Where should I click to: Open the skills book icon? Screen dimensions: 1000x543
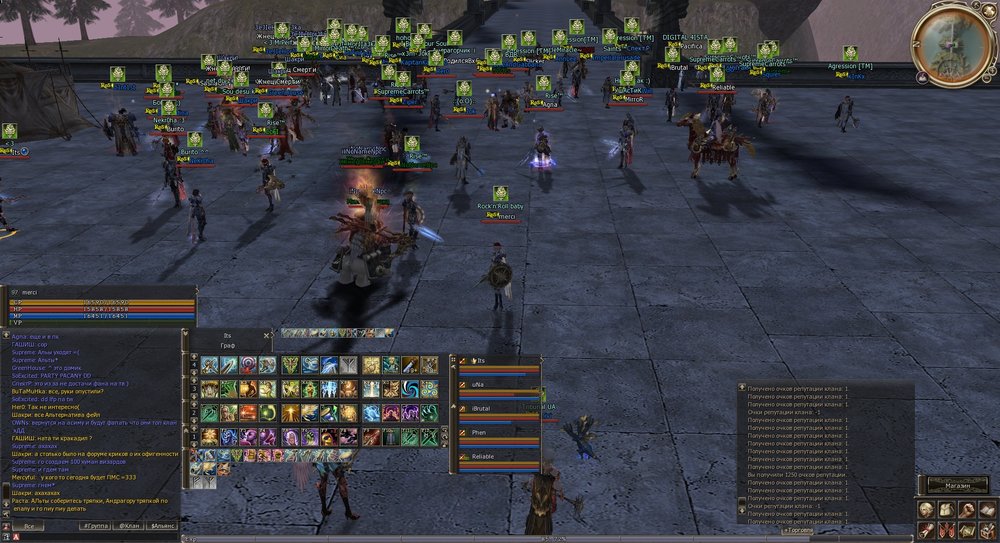[987, 508]
